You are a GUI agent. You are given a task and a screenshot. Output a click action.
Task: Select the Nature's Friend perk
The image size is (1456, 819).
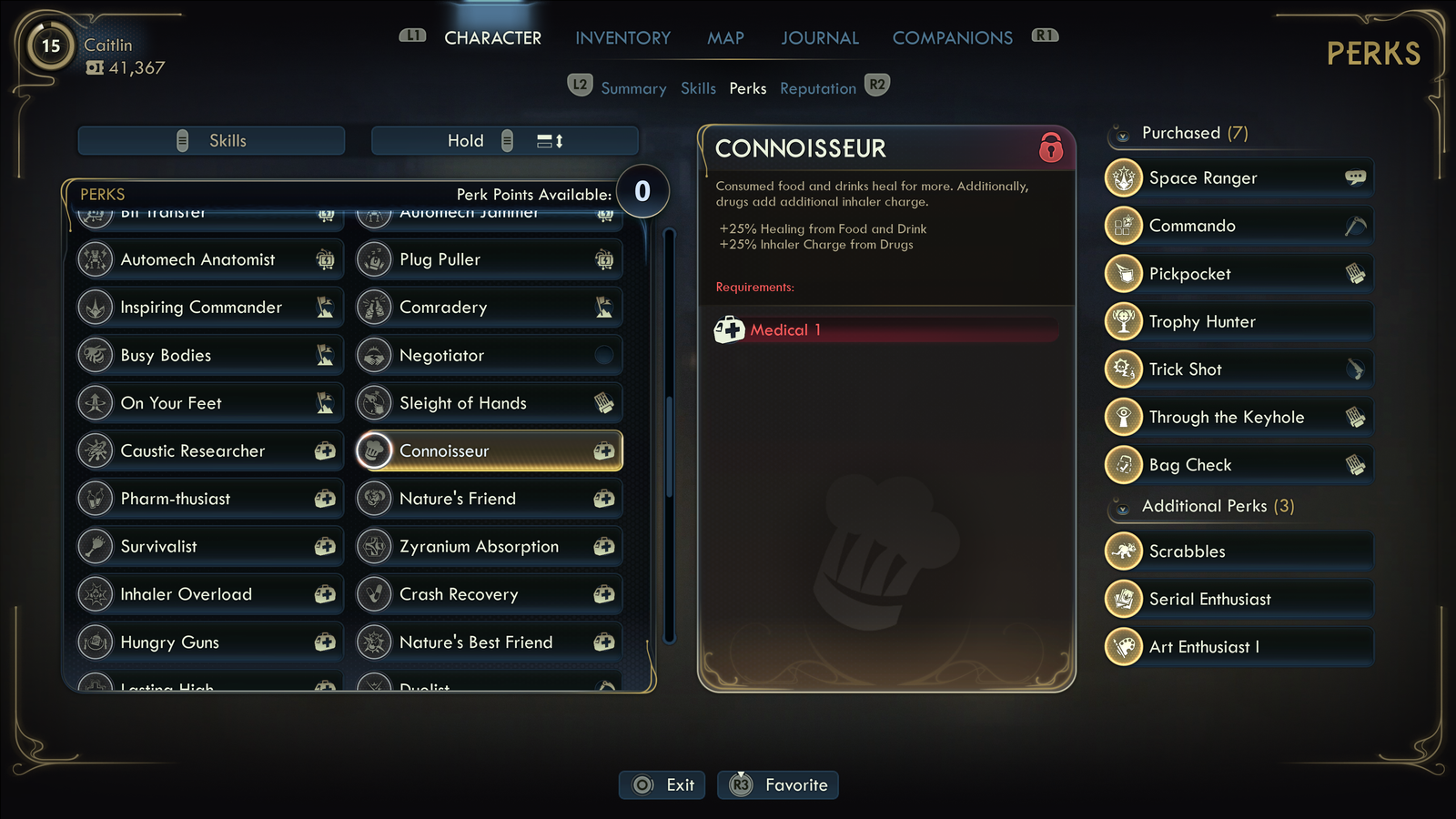coord(489,499)
